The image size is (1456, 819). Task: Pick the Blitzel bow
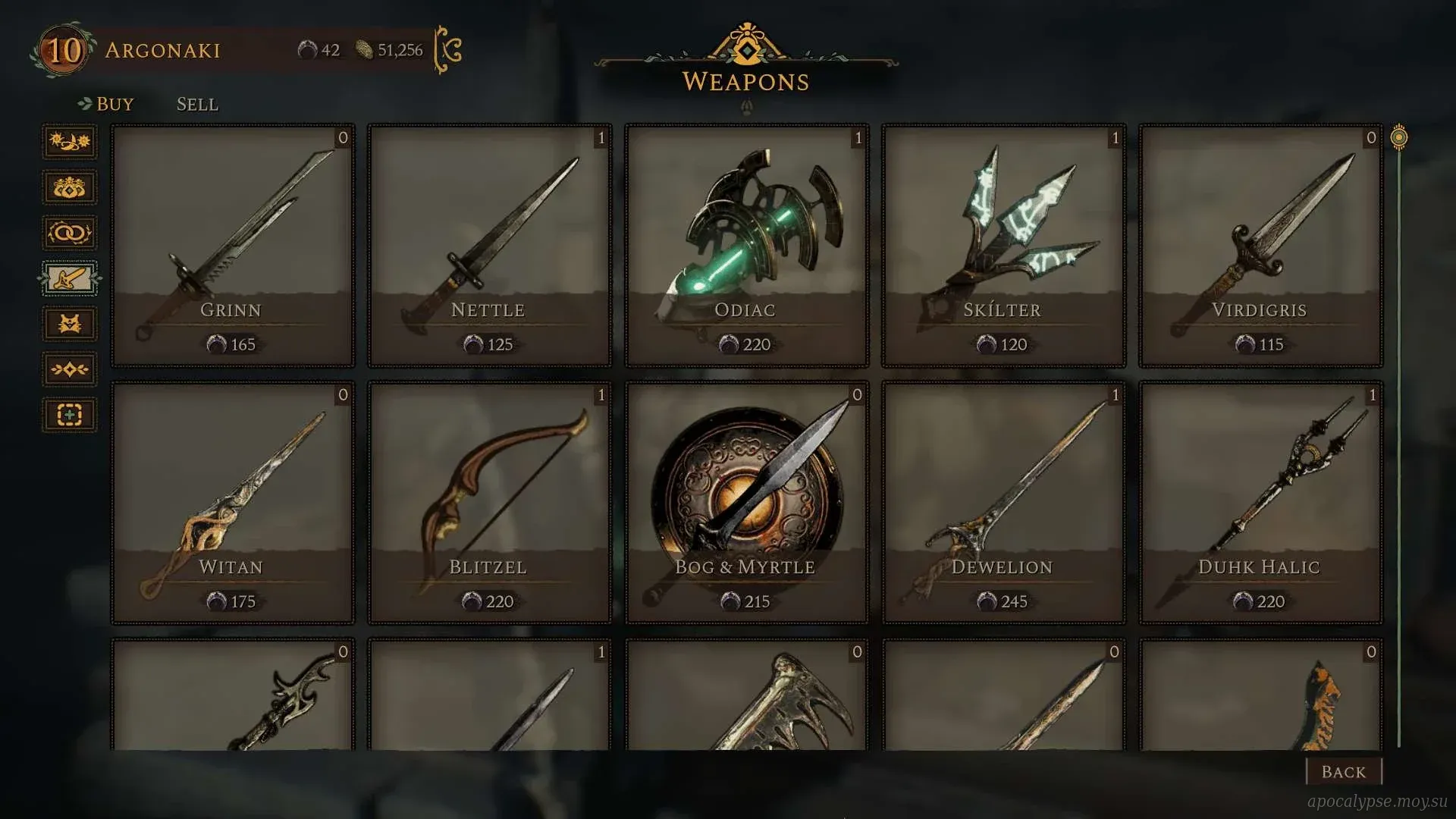tap(489, 503)
